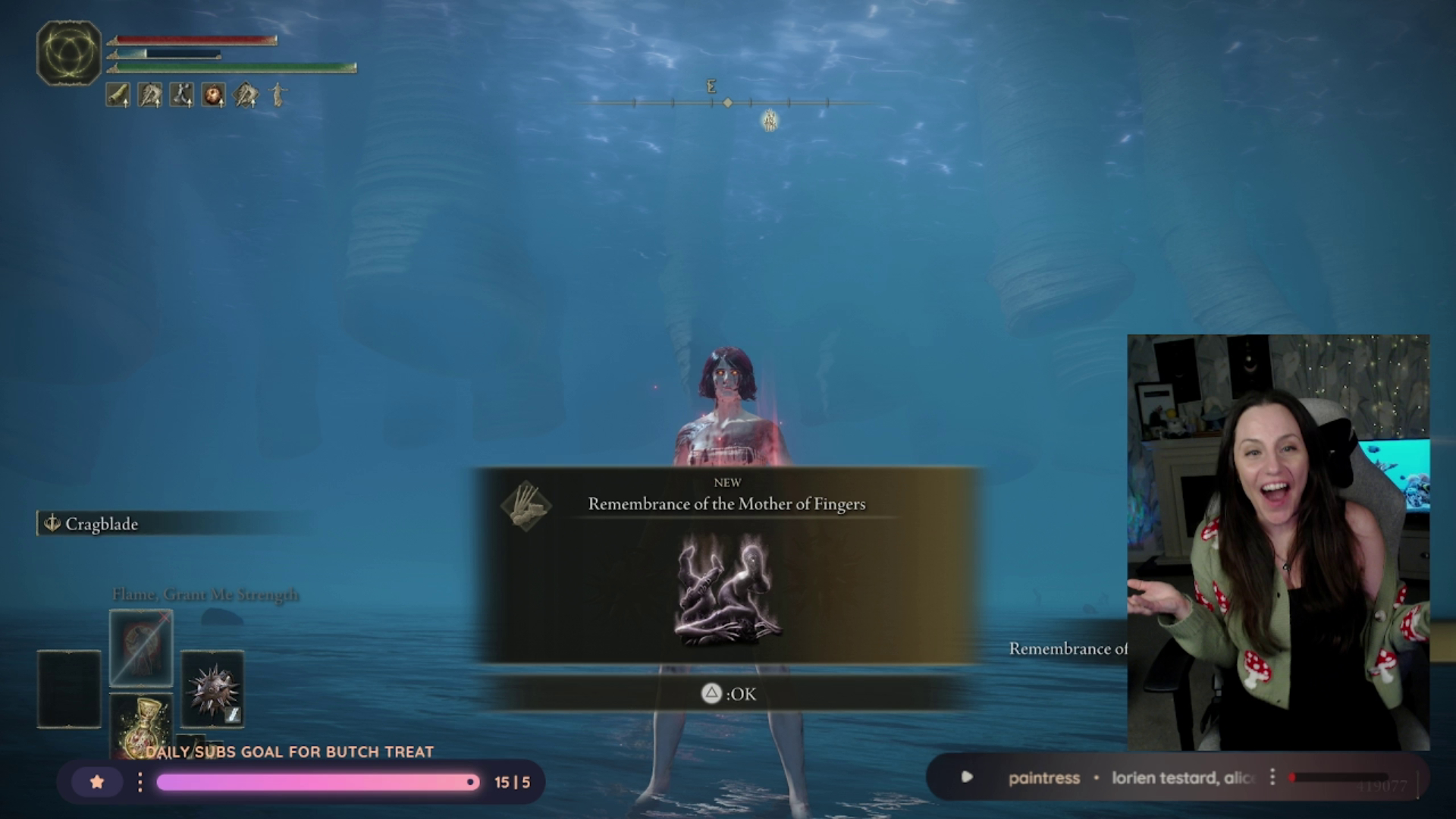Click the bony hand item icon in popup
The width and height of the screenshot is (1456, 819).
pos(526,505)
